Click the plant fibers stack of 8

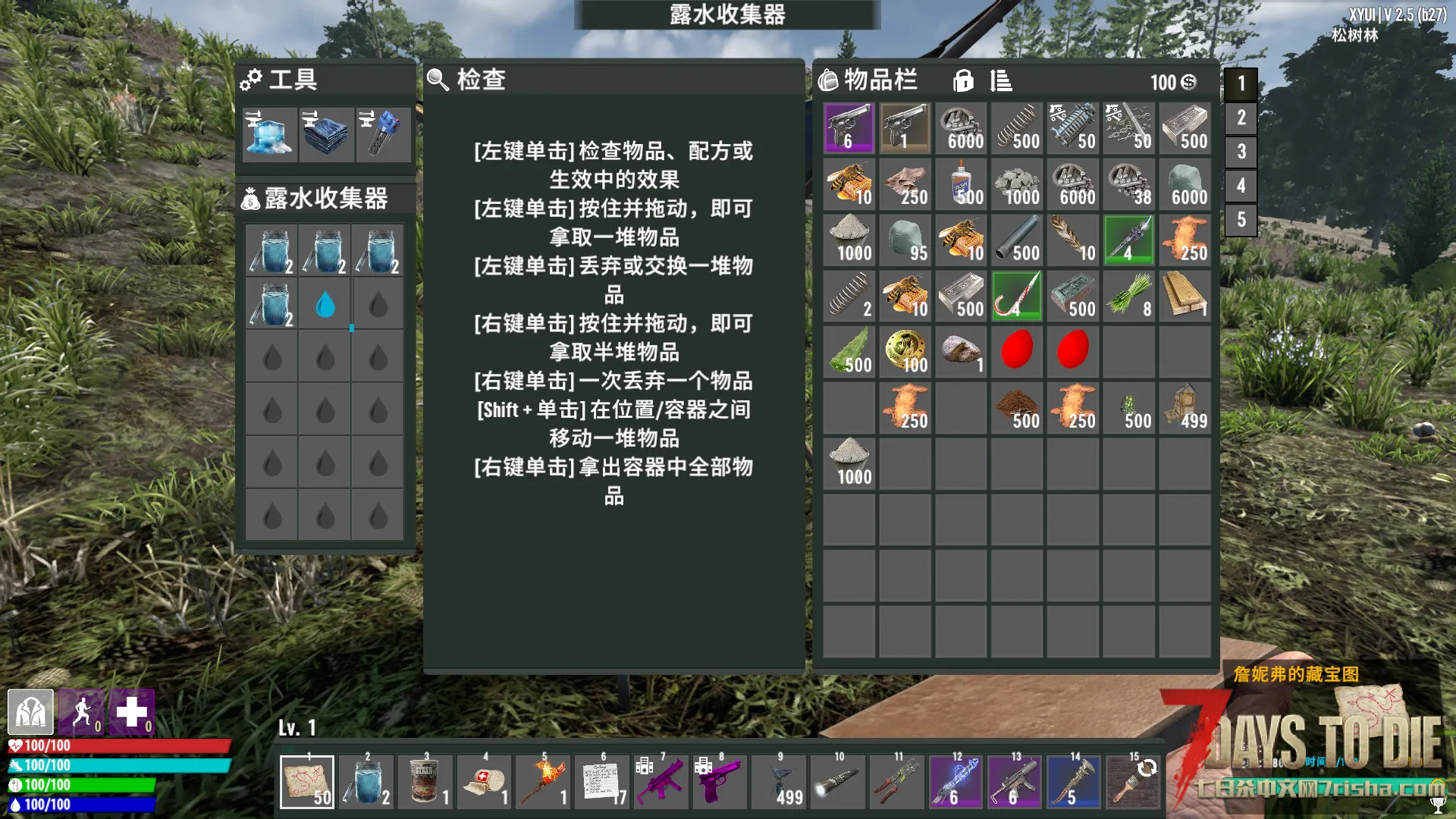tap(1128, 296)
